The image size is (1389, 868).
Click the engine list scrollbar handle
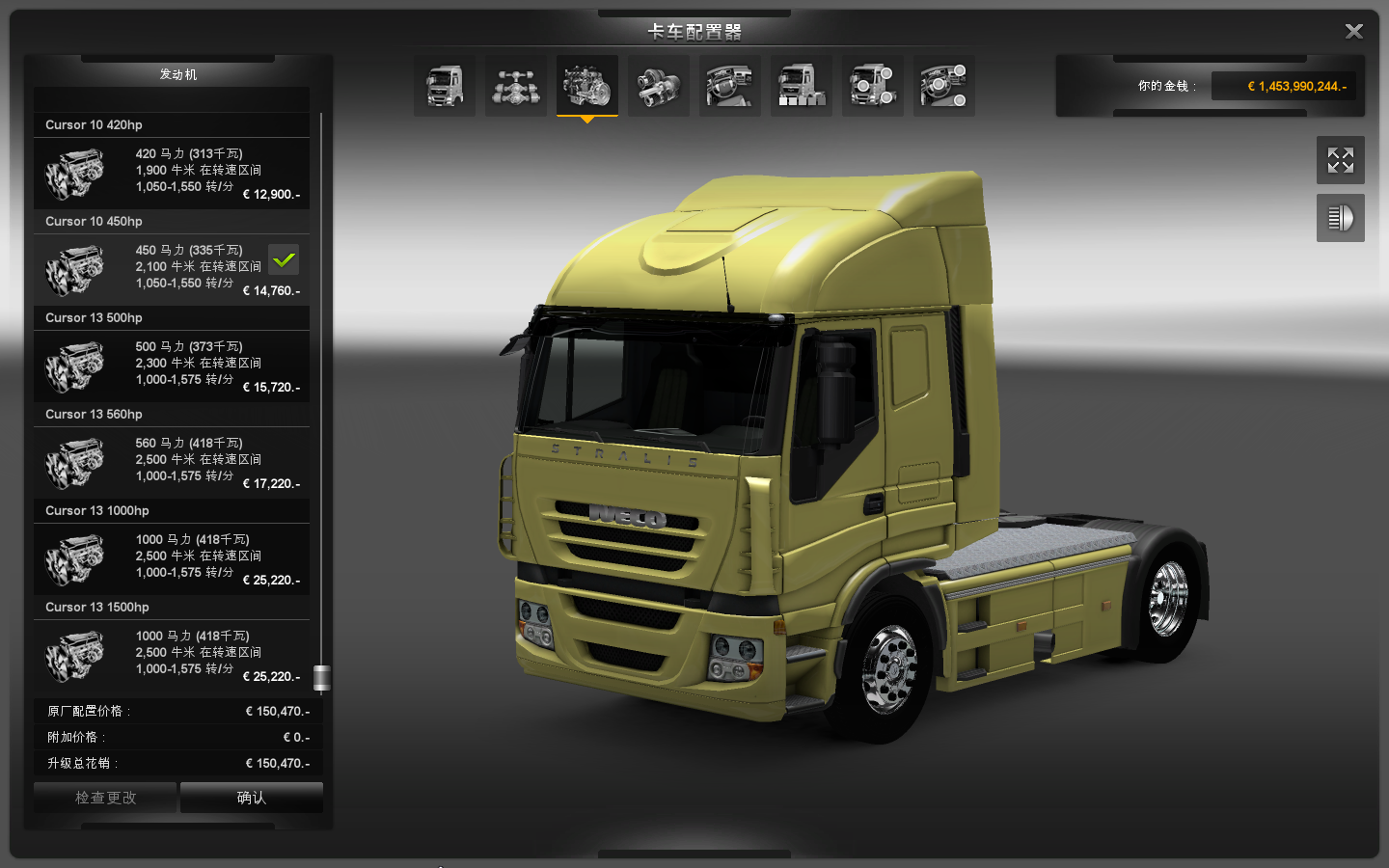coord(322,678)
